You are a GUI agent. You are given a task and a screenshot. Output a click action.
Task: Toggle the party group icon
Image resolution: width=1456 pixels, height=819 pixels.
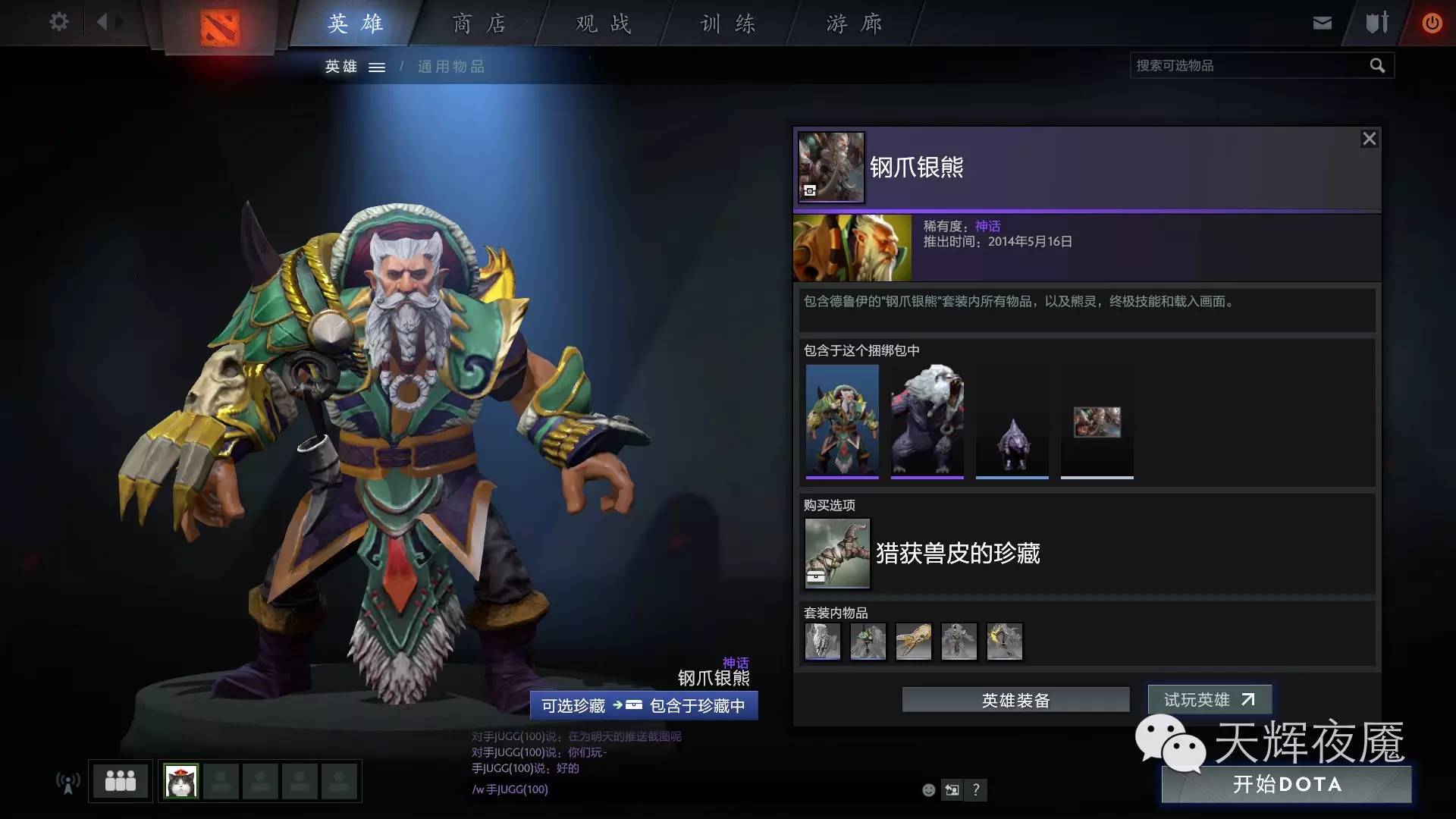coord(120,781)
